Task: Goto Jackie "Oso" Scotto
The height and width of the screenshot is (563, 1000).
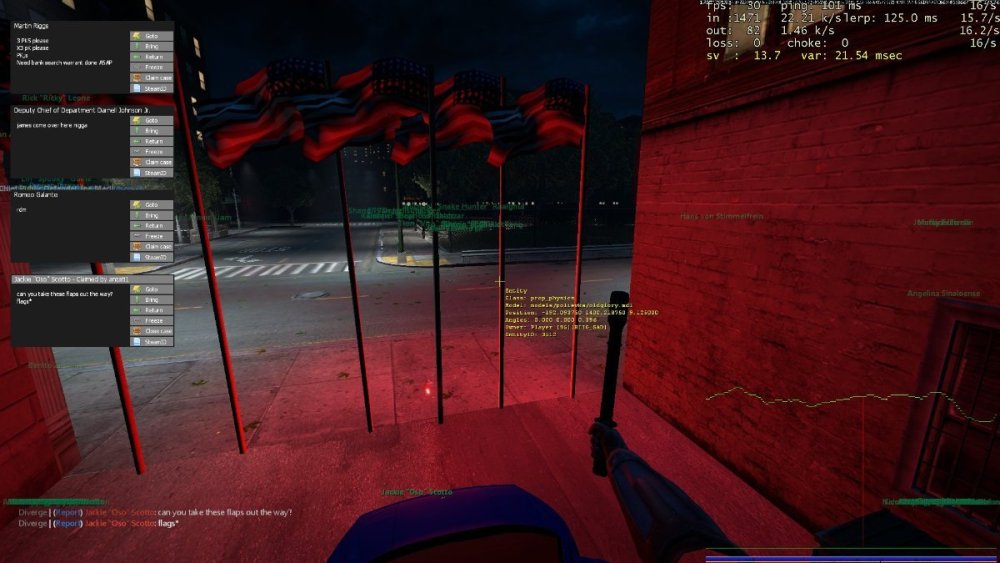Action: pos(151,289)
